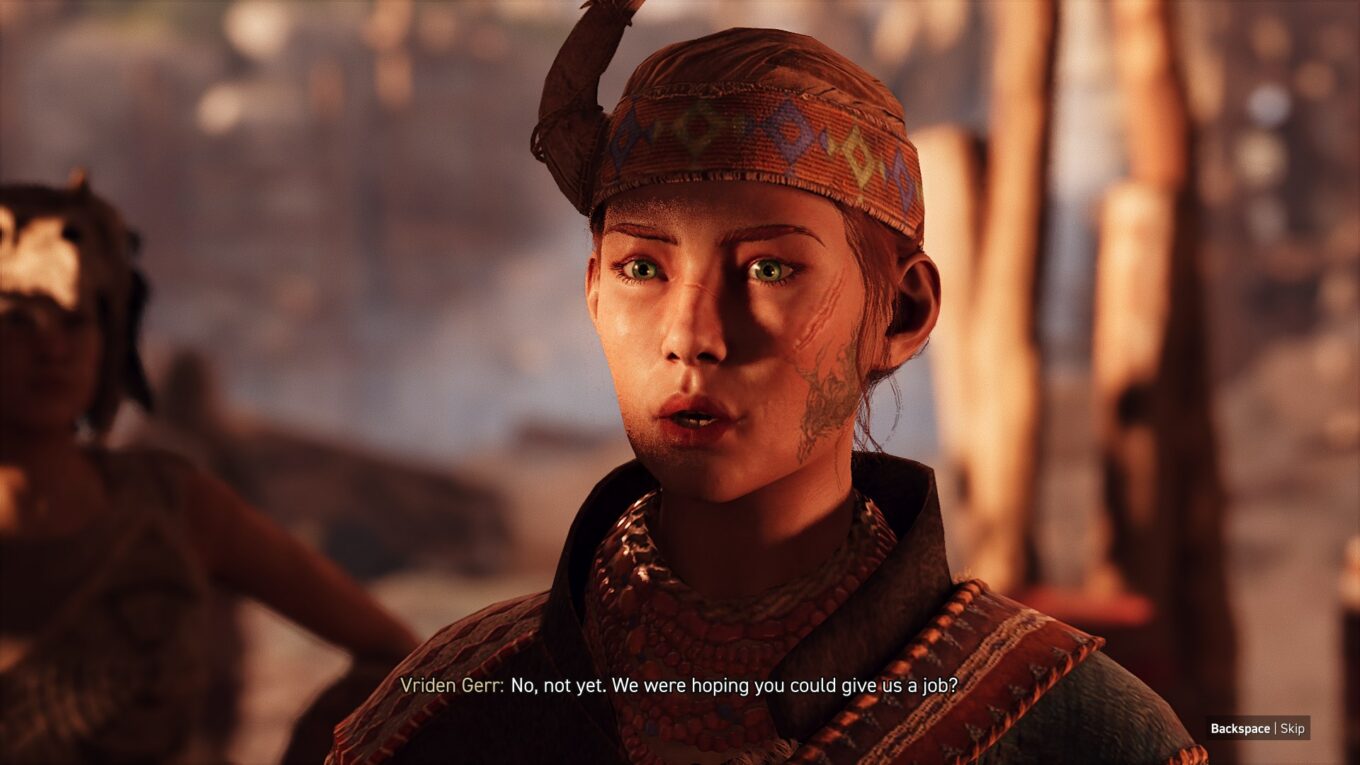The width and height of the screenshot is (1360, 765).
Task: Select the green diamond pattern on the headband
Action: pyautogui.click(x=687, y=127)
